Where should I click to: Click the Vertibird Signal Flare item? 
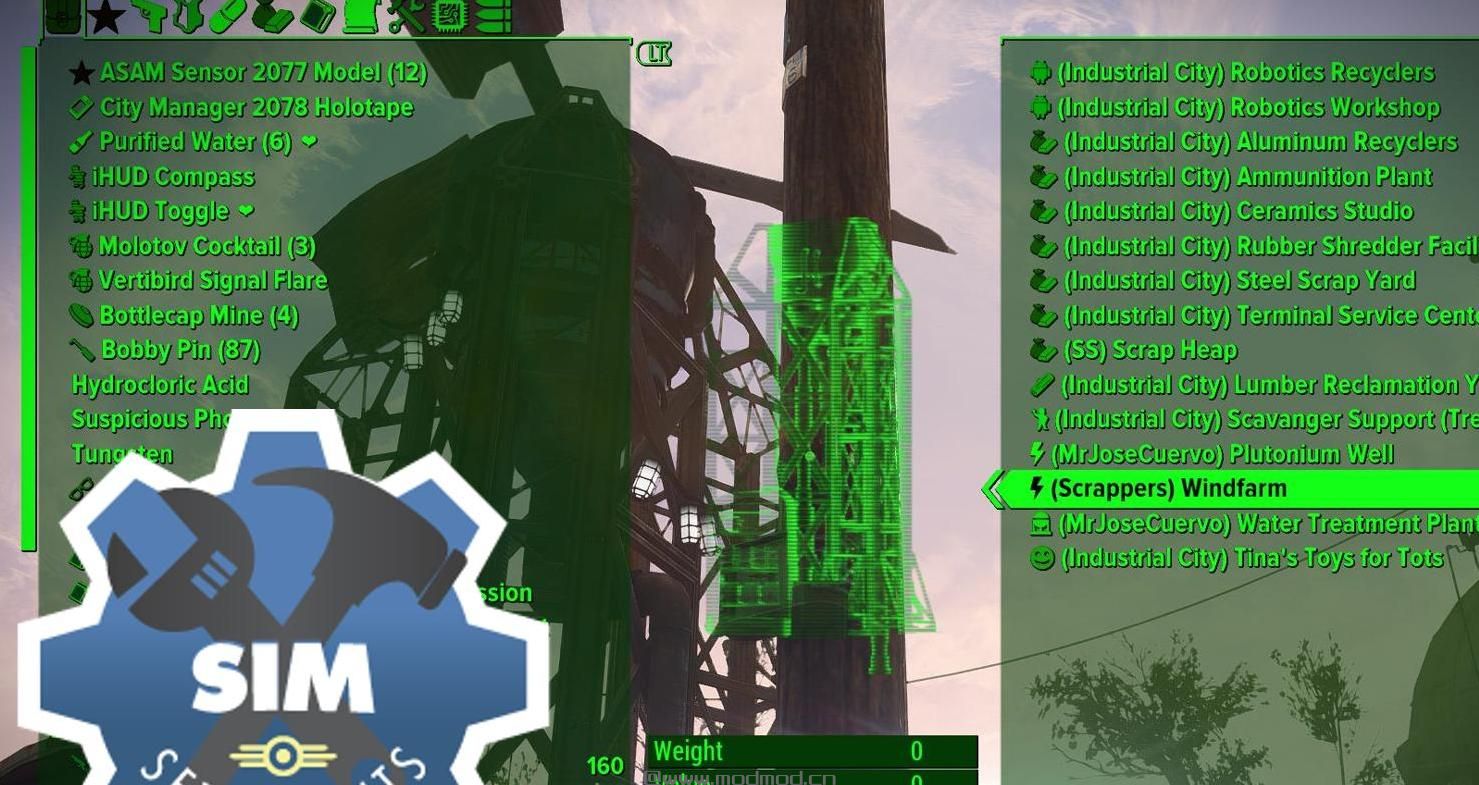pos(213,280)
